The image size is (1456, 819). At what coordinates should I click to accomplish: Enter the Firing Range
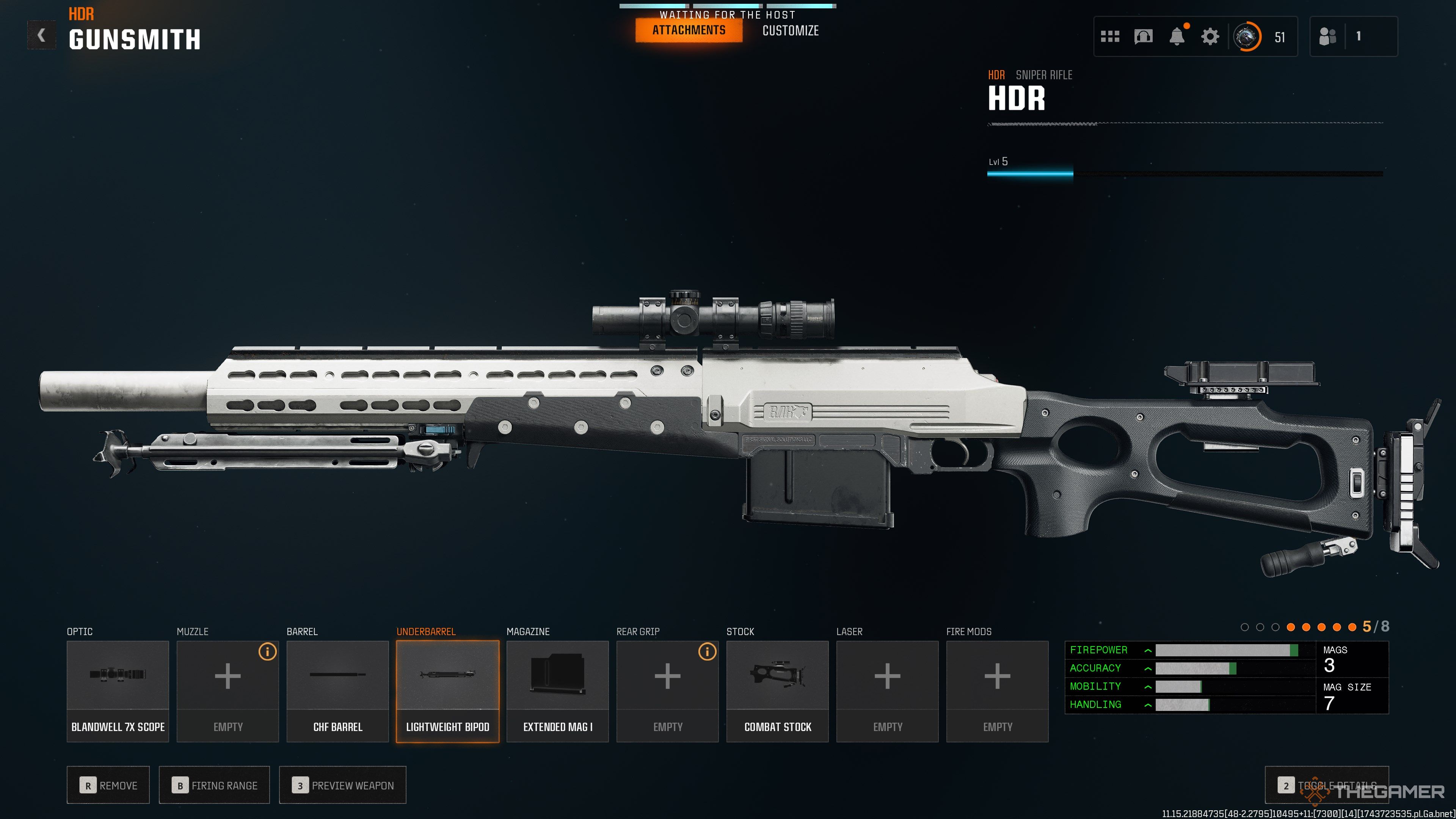(214, 785)
